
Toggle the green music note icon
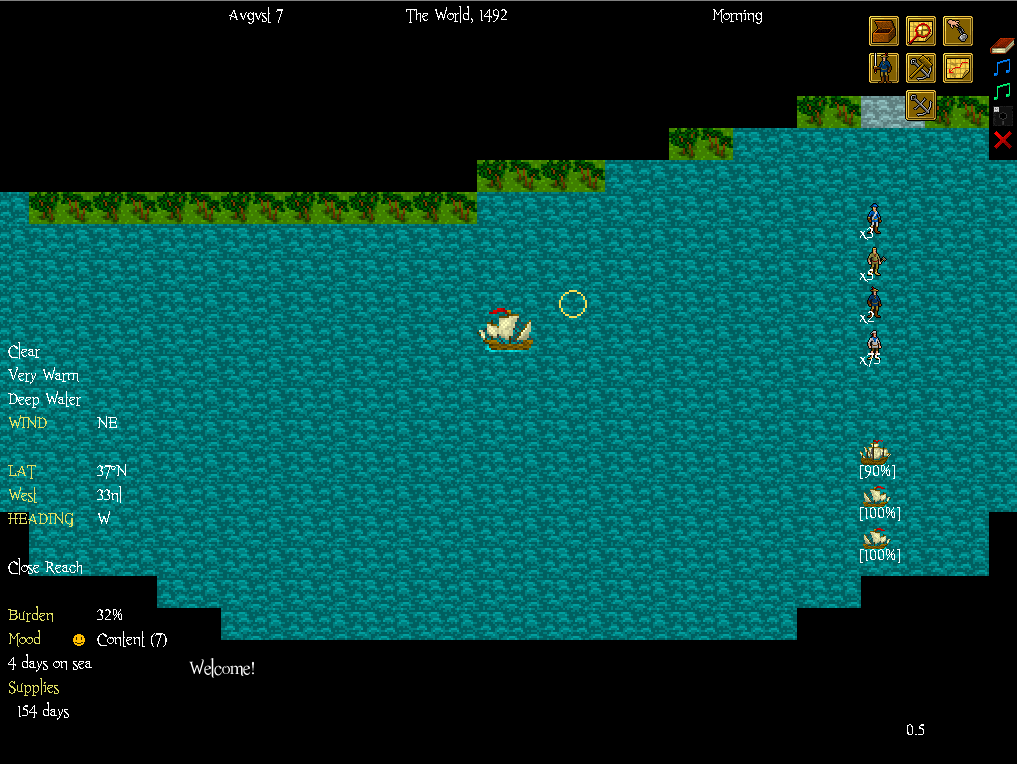(x=1002, y=92)
